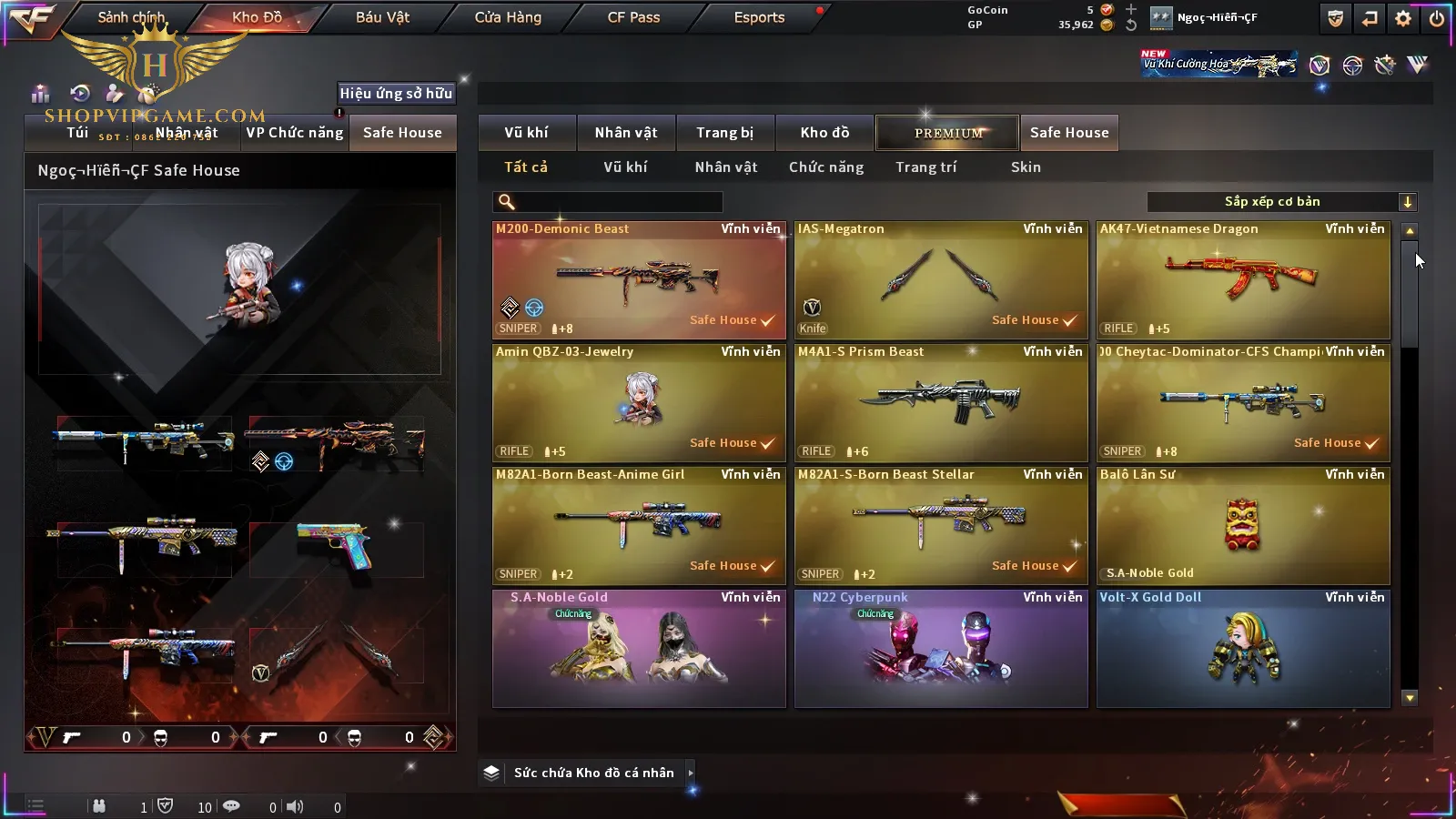1456x819 pixels.
Task: Expand Sức chứa Kho đồ cá nhân
Action: point(591,773)
